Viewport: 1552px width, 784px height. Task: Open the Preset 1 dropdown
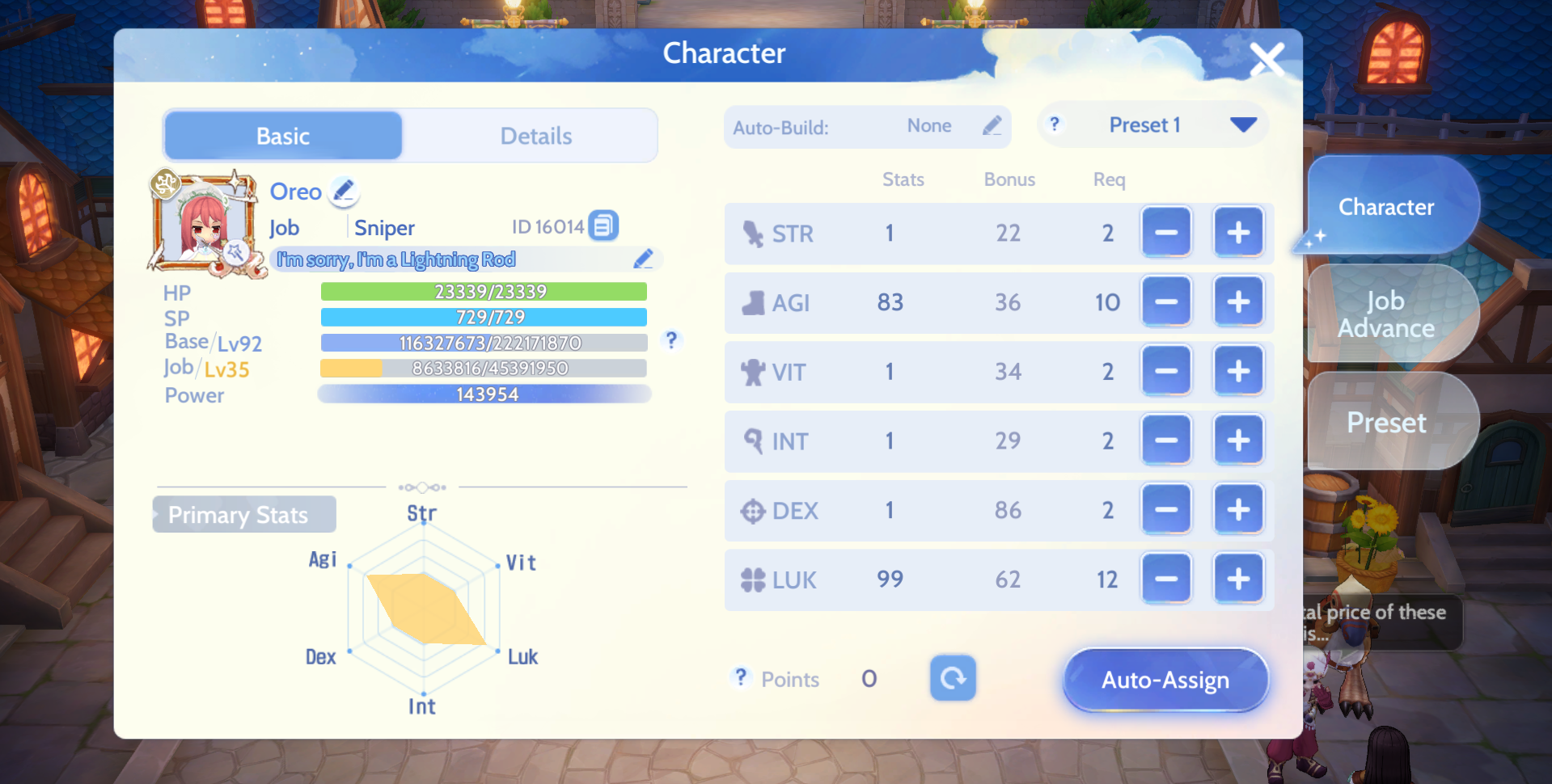(x=1245, y=124)
